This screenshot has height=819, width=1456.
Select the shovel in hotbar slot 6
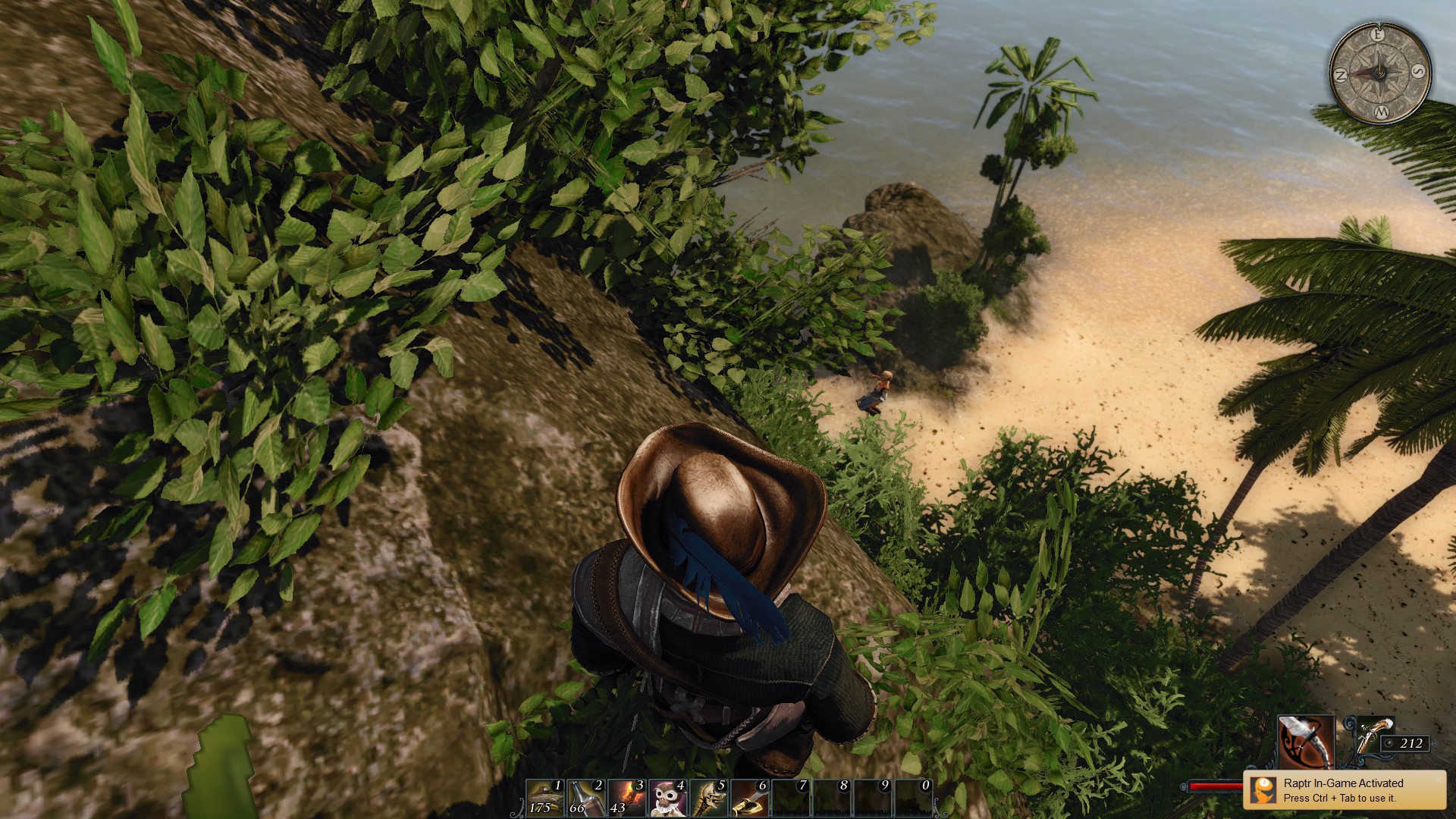click(x=751, y=798)
